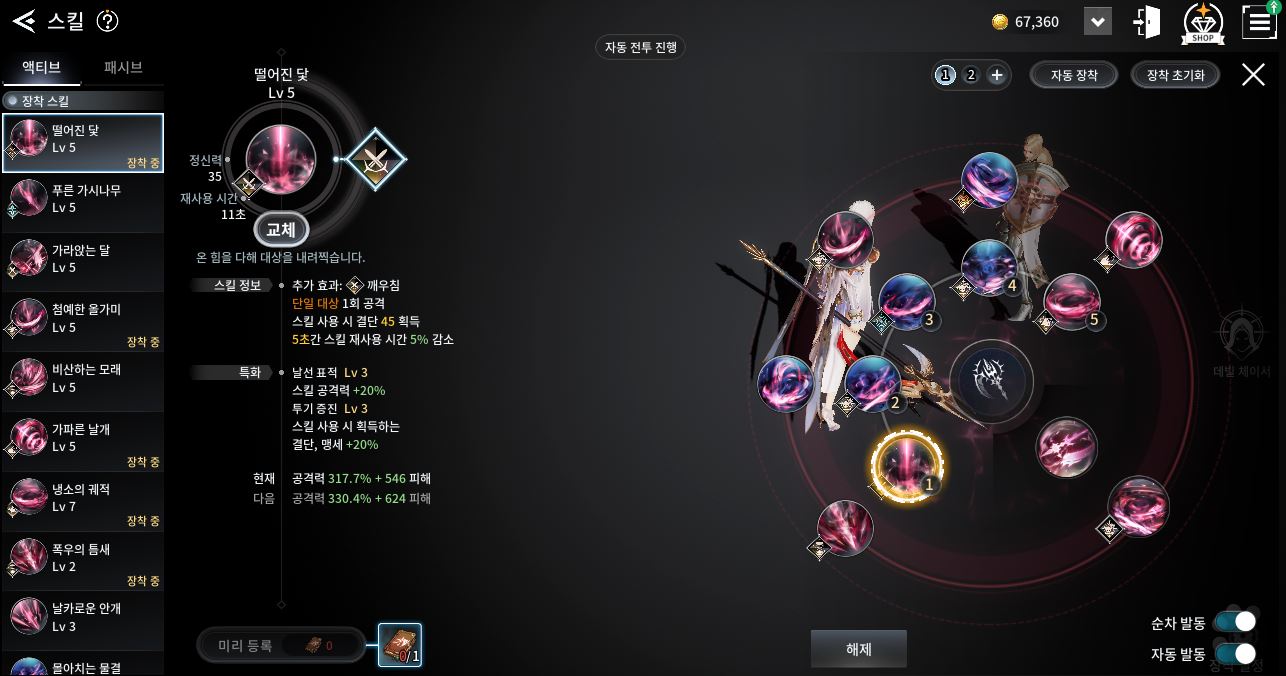
Task: Toggle the 자동 발동 switch
Action: click(x=1235, y=654)
